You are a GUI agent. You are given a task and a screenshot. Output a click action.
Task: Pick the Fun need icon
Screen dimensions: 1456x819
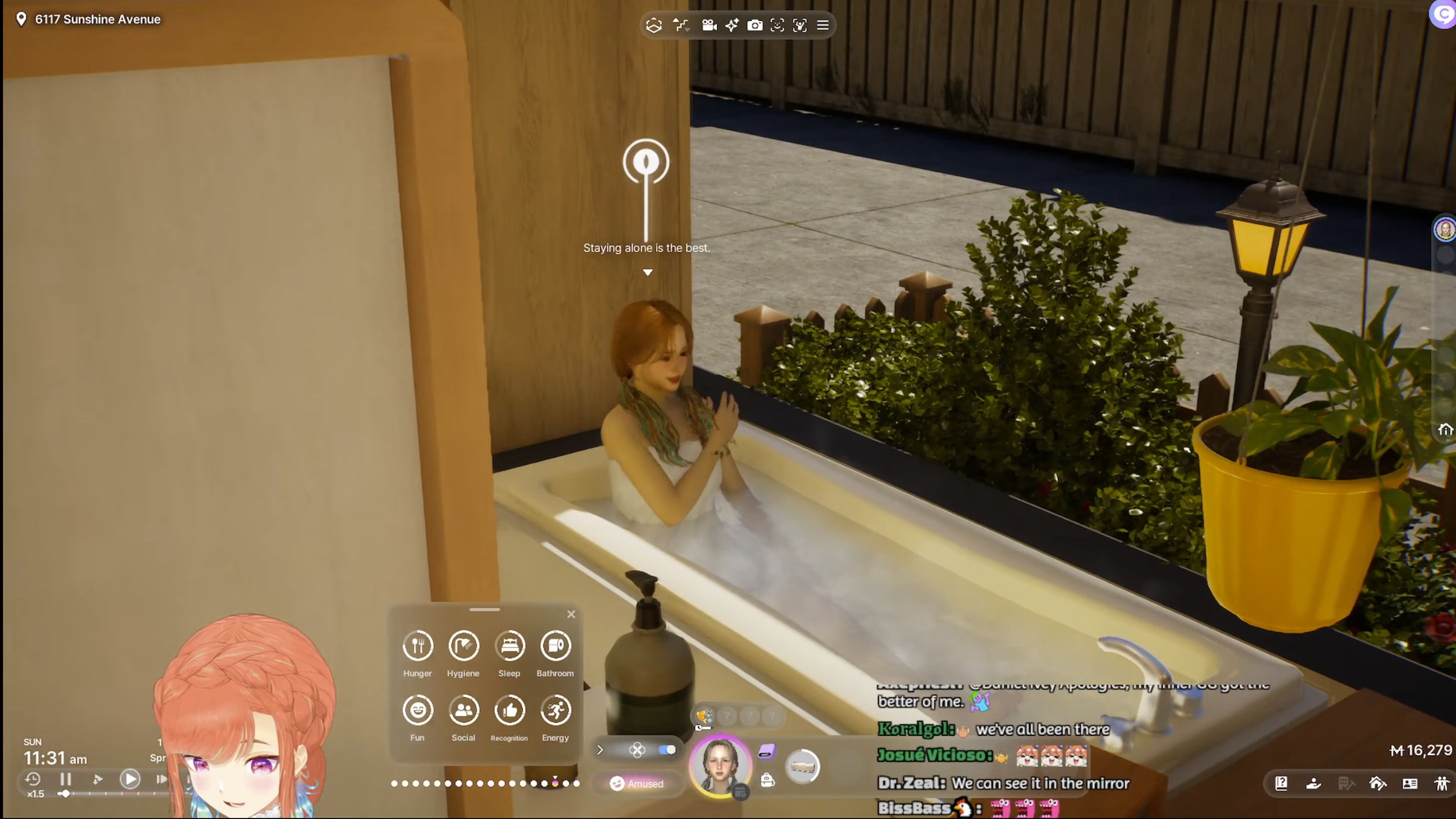click(418, 710)
